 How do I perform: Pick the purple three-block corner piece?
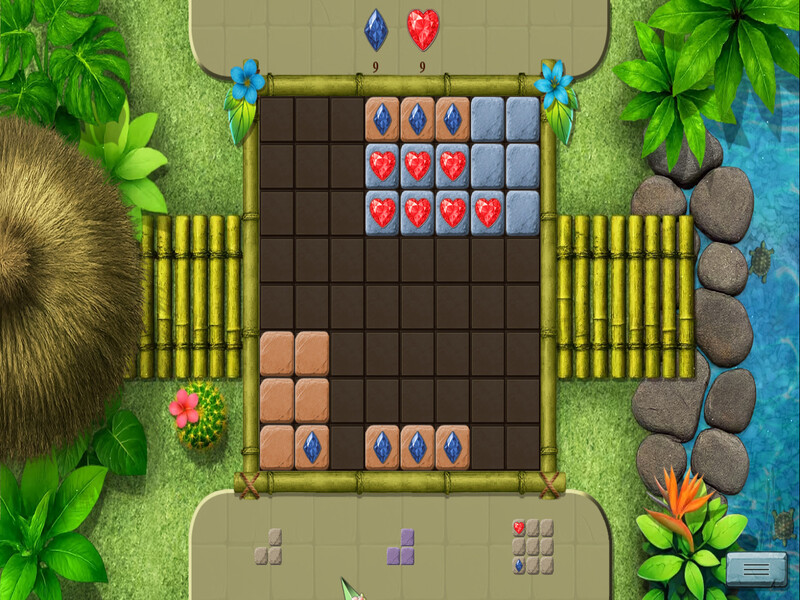[402, 548]
